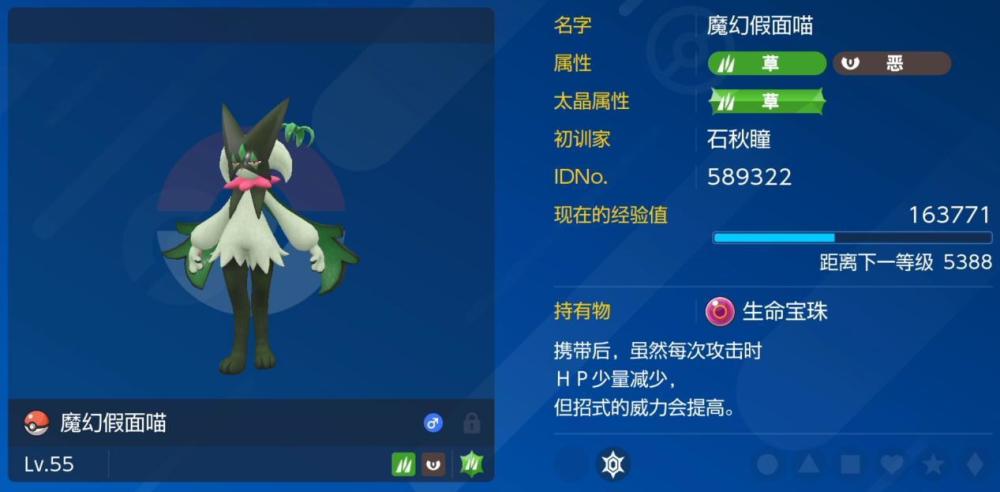Click the small dark type icon below the portrait

[x=433, y=464]
